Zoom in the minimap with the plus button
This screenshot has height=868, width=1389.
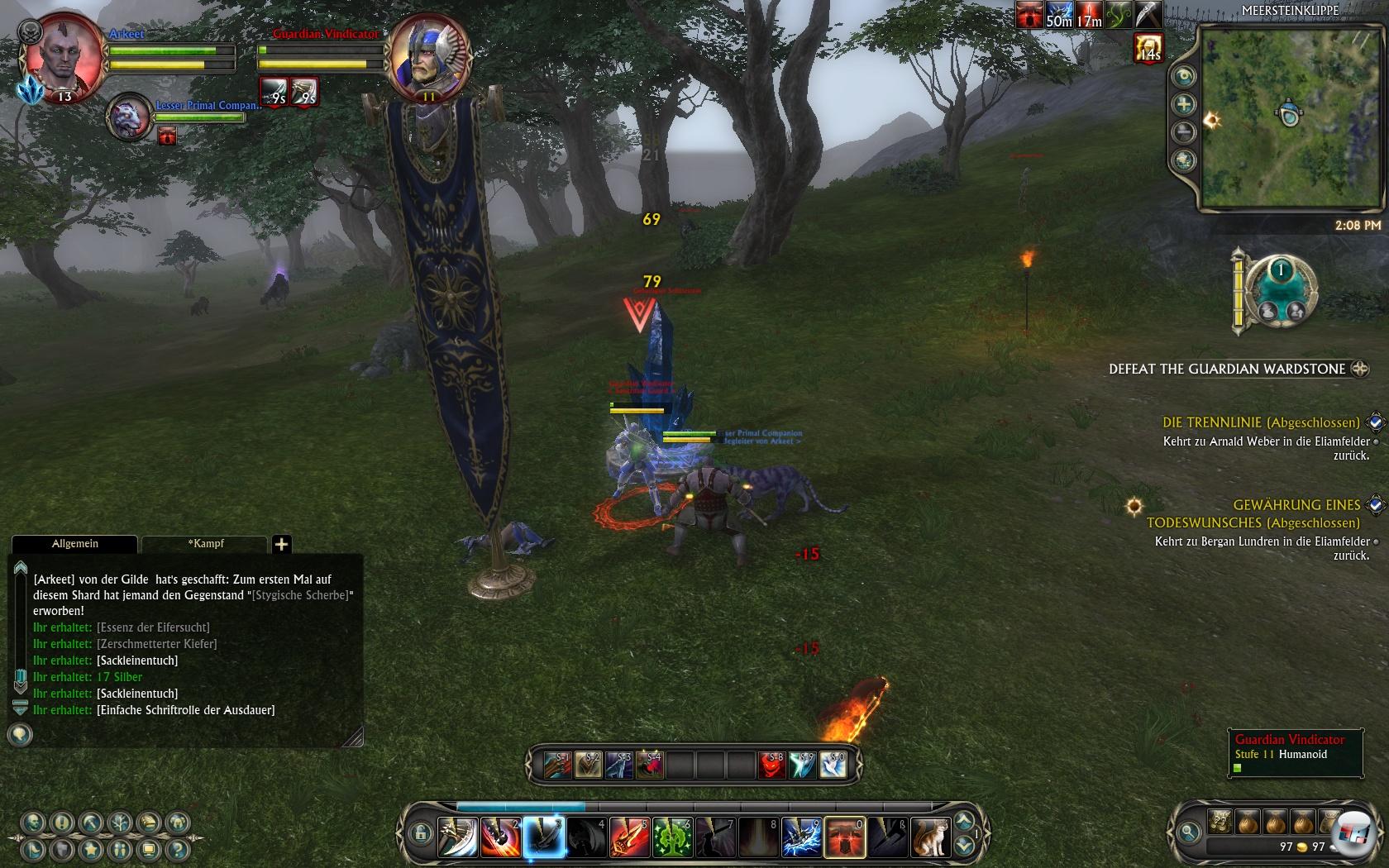[1185, 104]
